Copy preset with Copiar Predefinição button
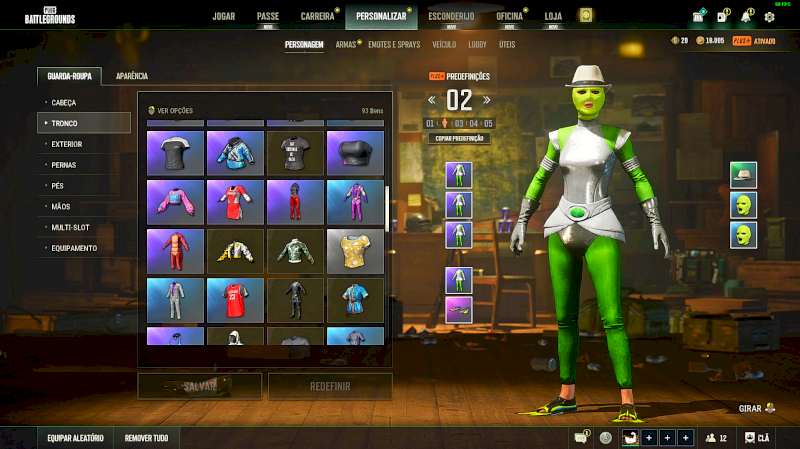 pos(459,139)
